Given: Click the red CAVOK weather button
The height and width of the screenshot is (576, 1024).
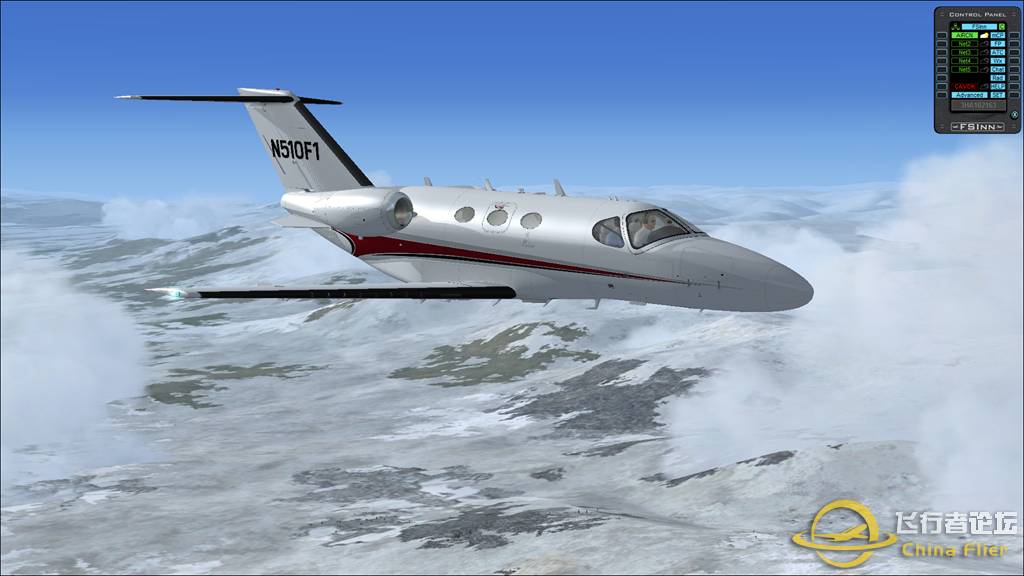Looking at the screenshot, I should [x=965, y=86].
